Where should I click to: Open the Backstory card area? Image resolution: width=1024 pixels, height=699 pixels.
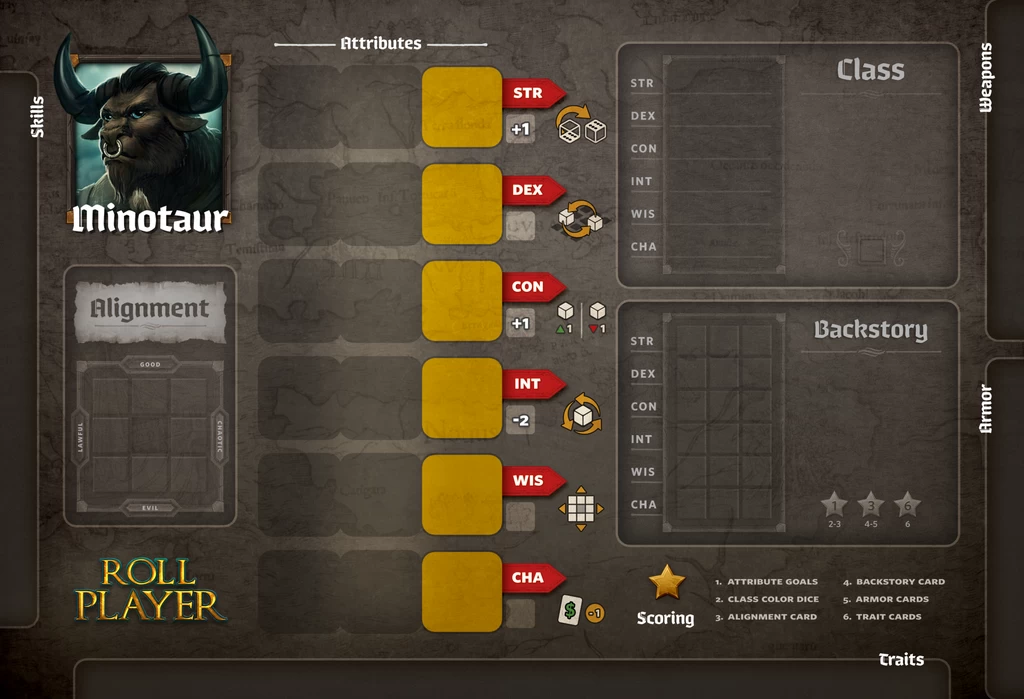(x=787, y=423)
